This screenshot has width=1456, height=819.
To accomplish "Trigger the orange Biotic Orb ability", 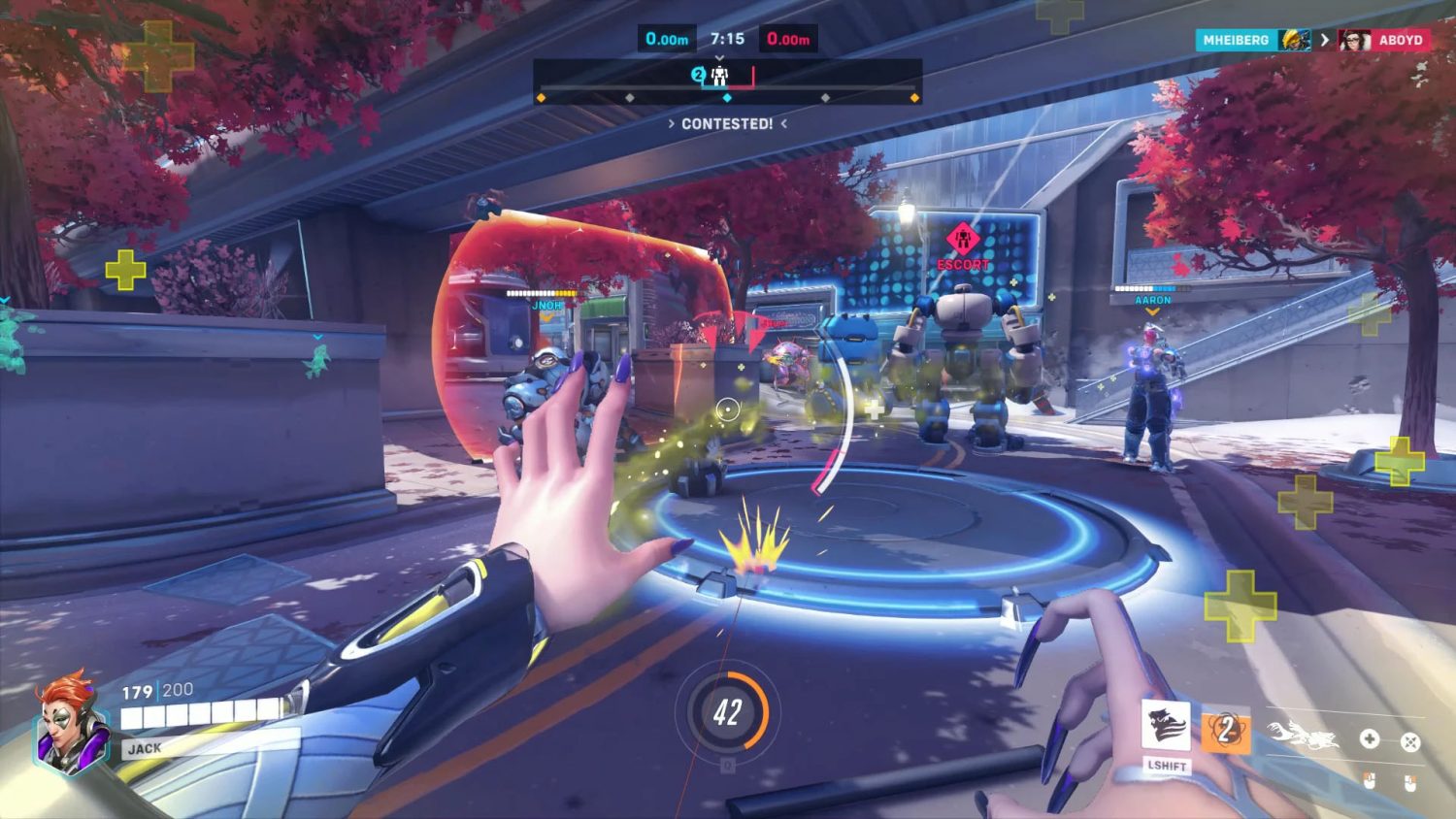I will (x=1226, y=731).
